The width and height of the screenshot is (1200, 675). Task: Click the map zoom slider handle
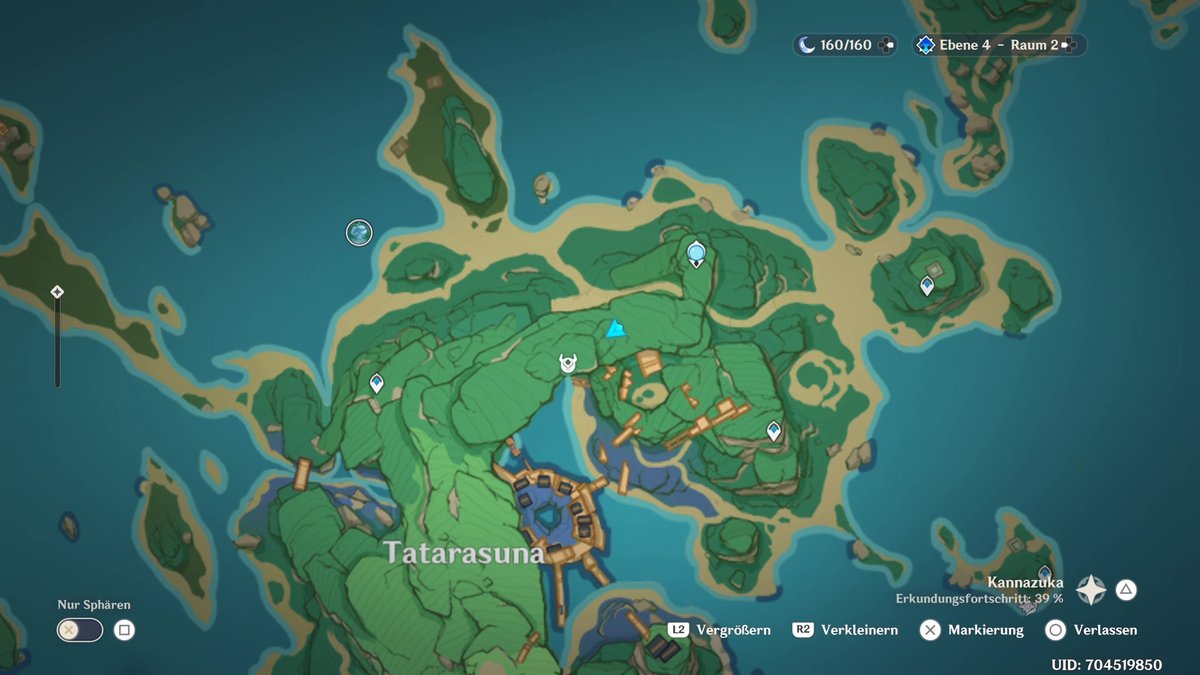point(57,292)
